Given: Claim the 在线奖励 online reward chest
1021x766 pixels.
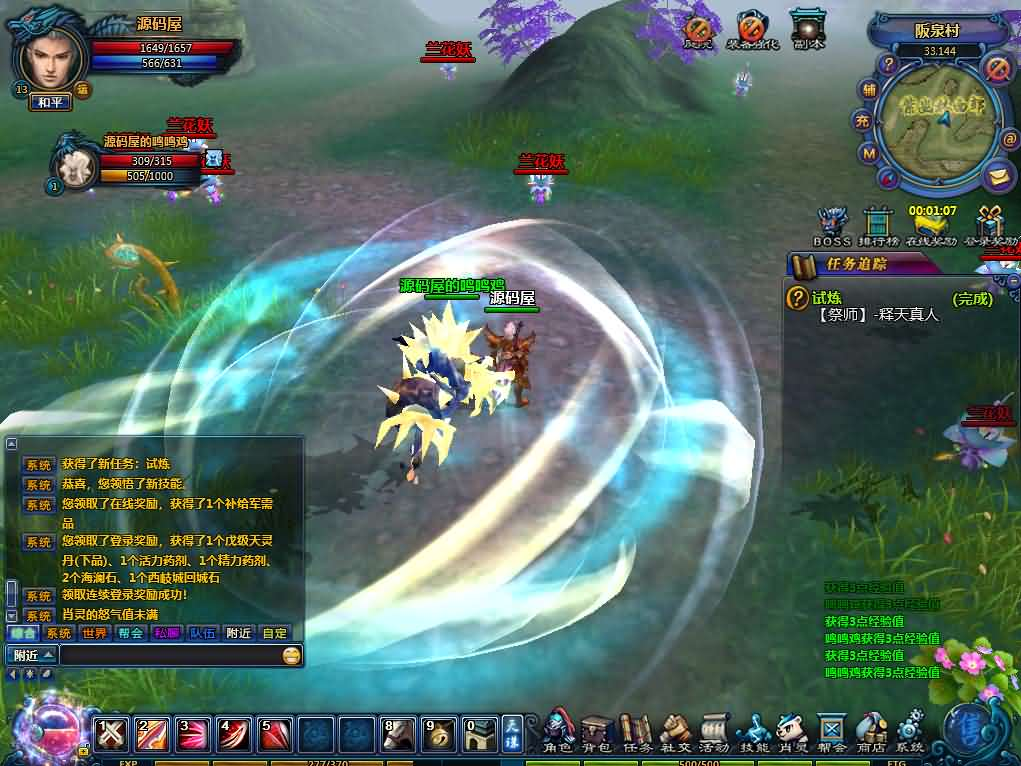Looking at the screenshot, I should coord(932,227).
